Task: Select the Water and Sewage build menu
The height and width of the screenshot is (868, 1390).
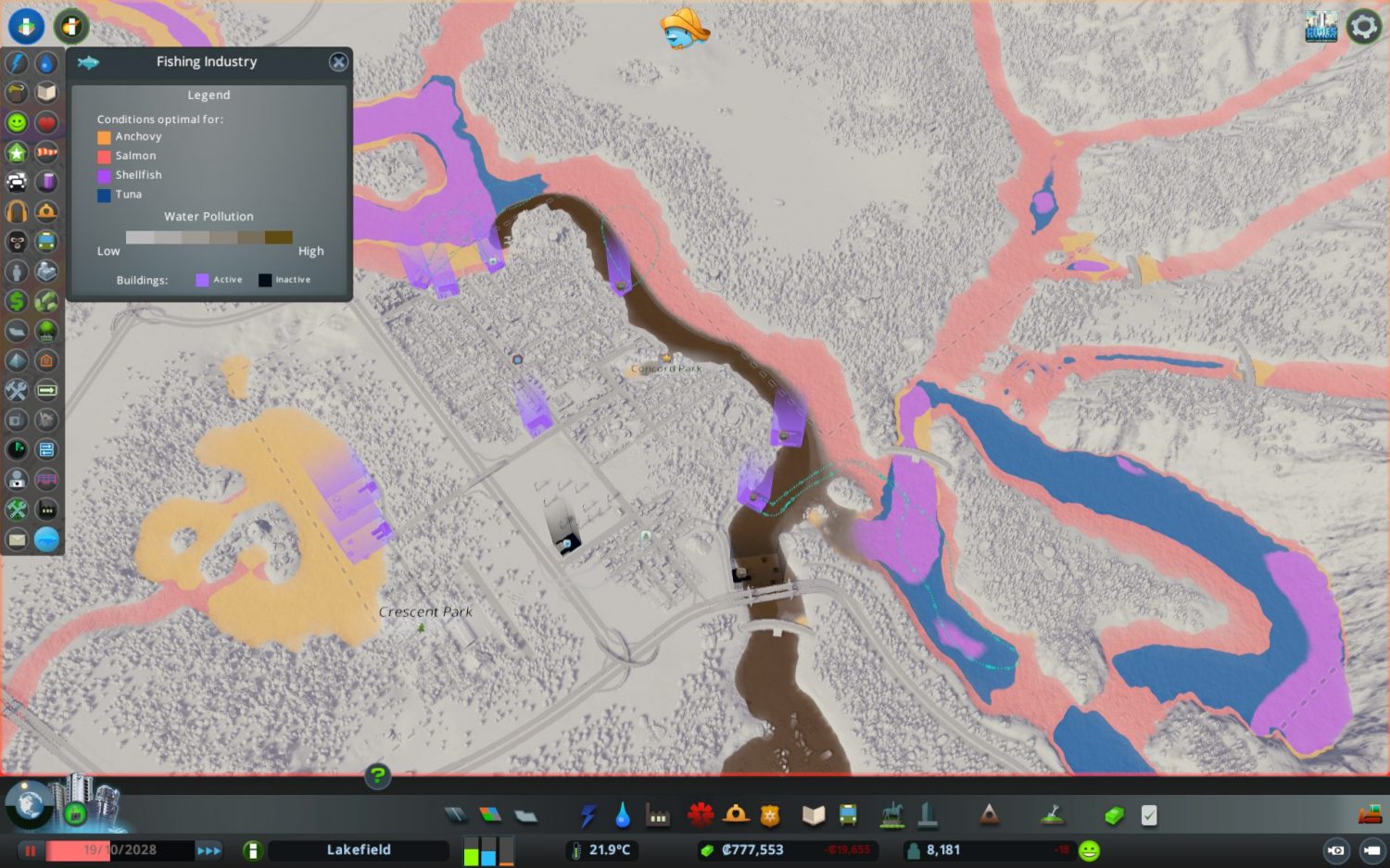Action: 623,815
